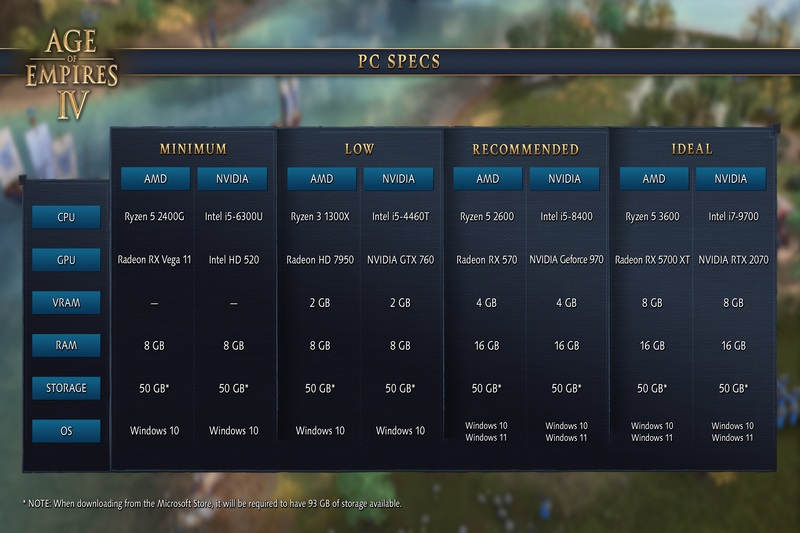Choose AMD under the Recommended specs
The image size is (800, 533).
click(487, 179)
